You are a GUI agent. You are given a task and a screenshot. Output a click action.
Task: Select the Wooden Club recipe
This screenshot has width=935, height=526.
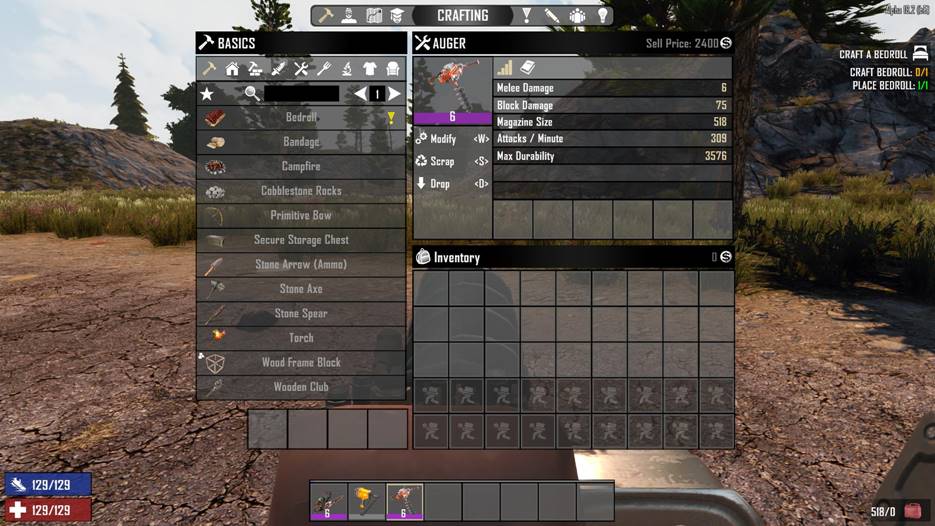301,387
